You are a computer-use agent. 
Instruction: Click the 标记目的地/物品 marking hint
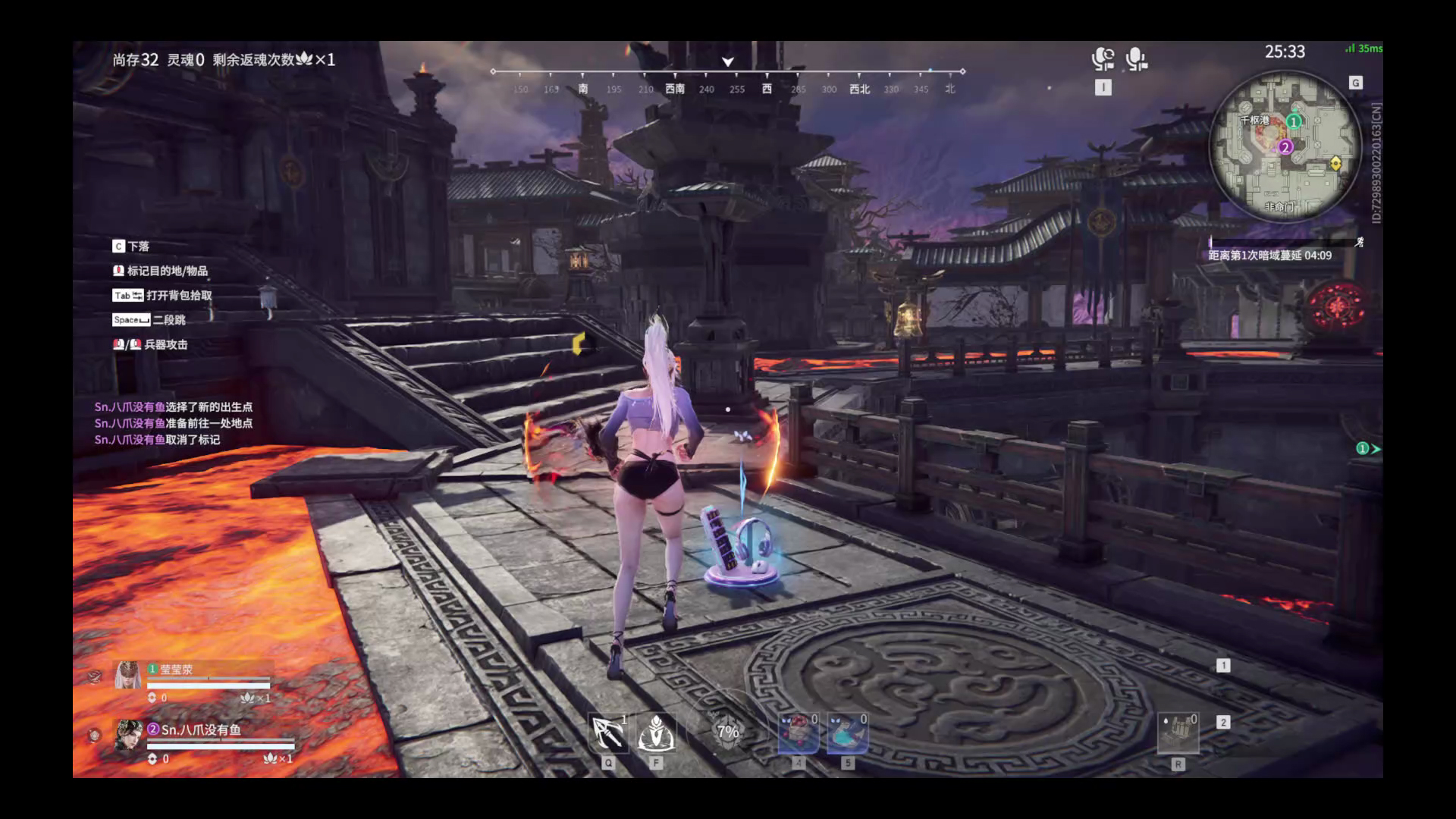(x=163, y=271)
